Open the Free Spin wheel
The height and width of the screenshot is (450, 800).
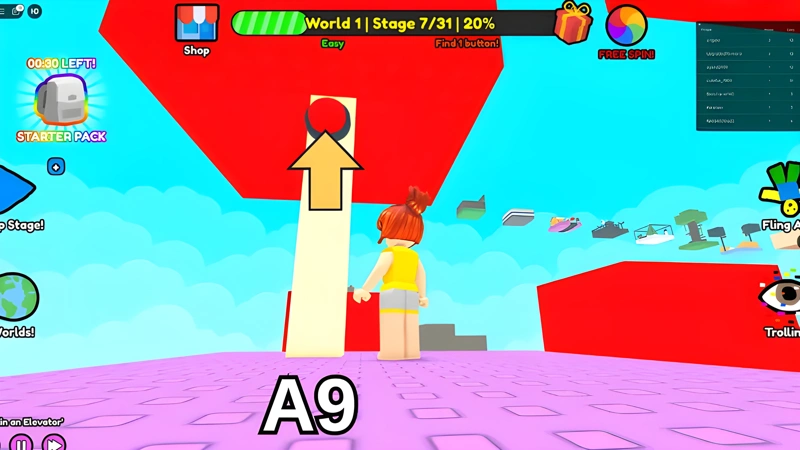(x=626, y=25)
